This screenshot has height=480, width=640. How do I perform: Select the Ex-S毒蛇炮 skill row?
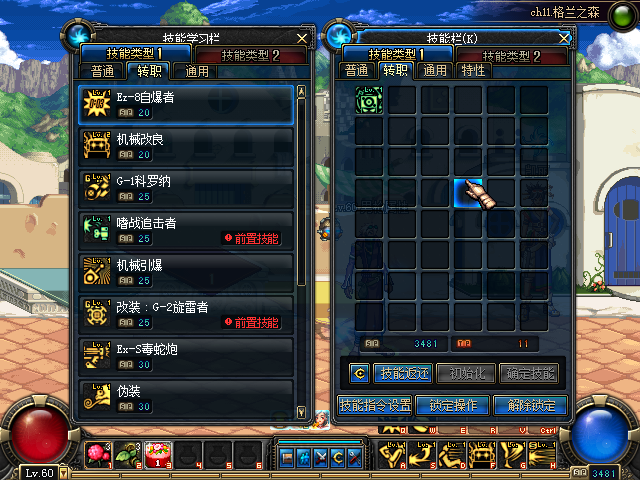[186, 356]
